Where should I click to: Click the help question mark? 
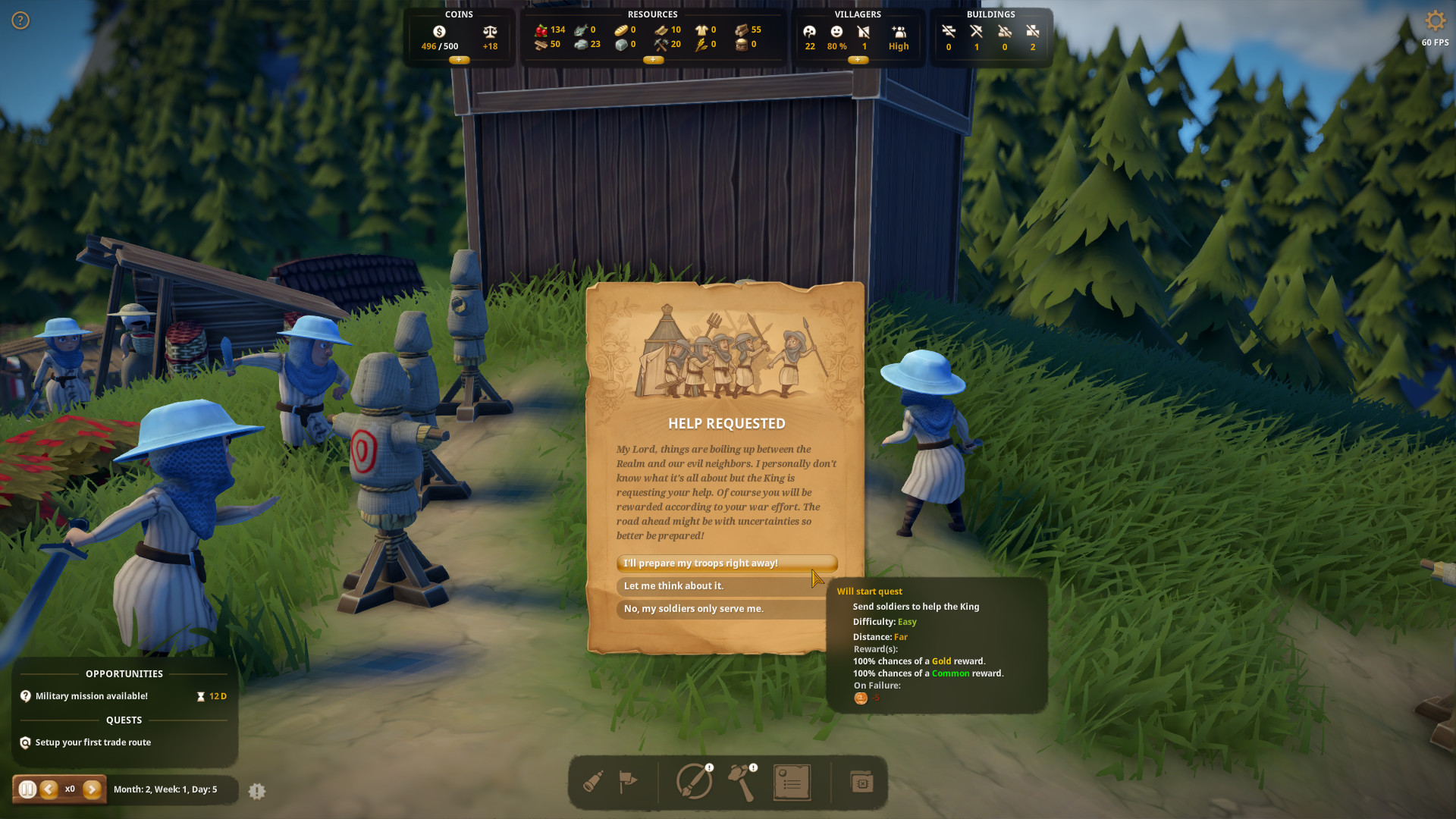[20, 20]
